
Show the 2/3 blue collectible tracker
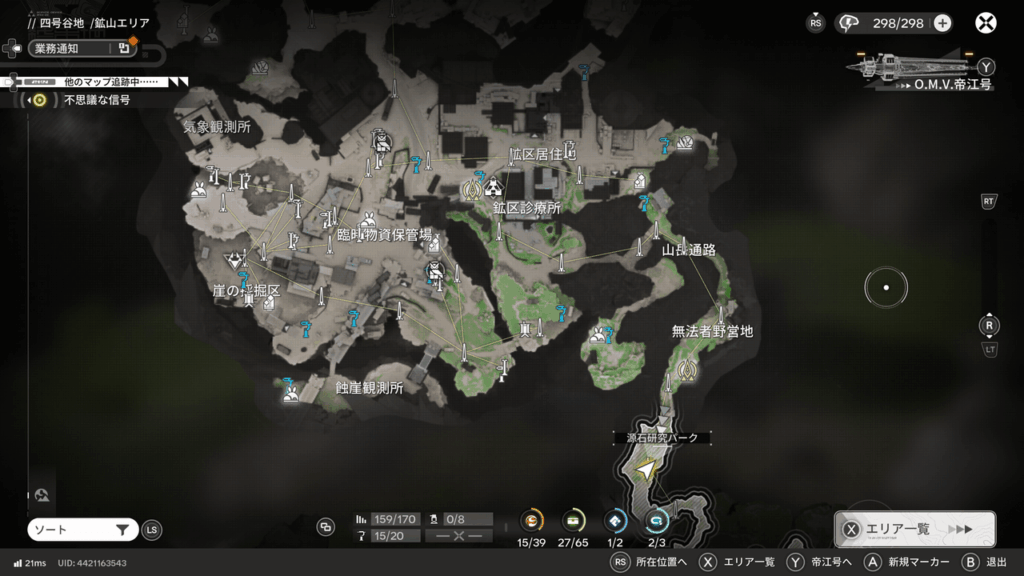click(x=657, y=520)
